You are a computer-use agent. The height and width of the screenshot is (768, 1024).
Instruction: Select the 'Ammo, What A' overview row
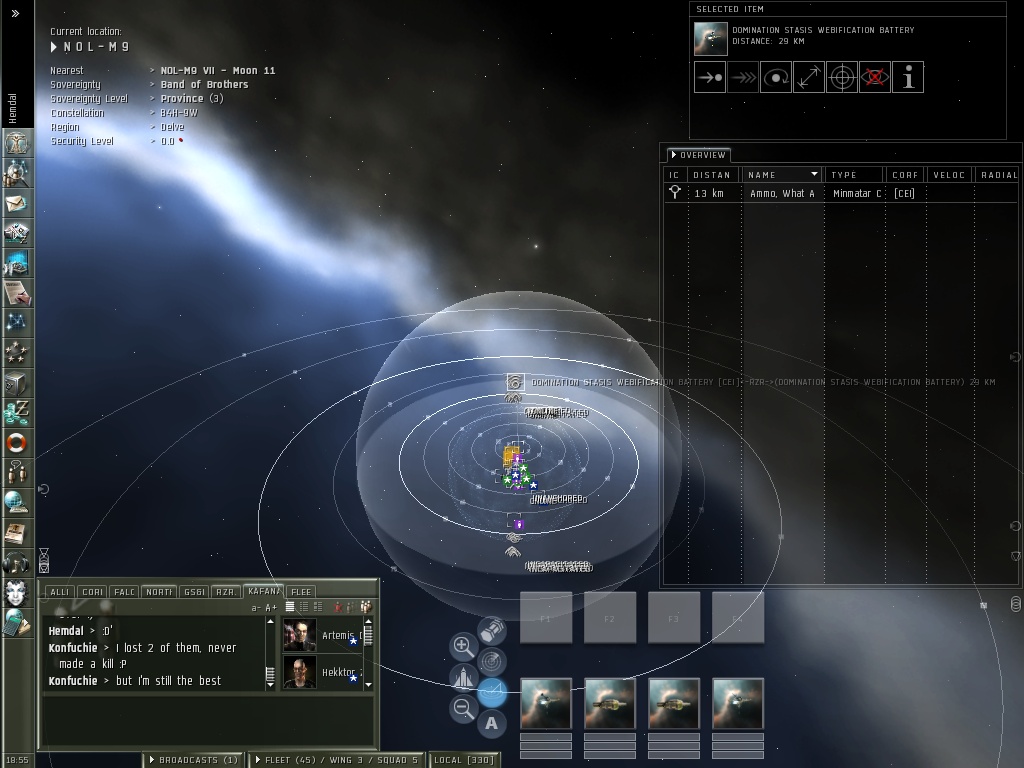[782, 193]
